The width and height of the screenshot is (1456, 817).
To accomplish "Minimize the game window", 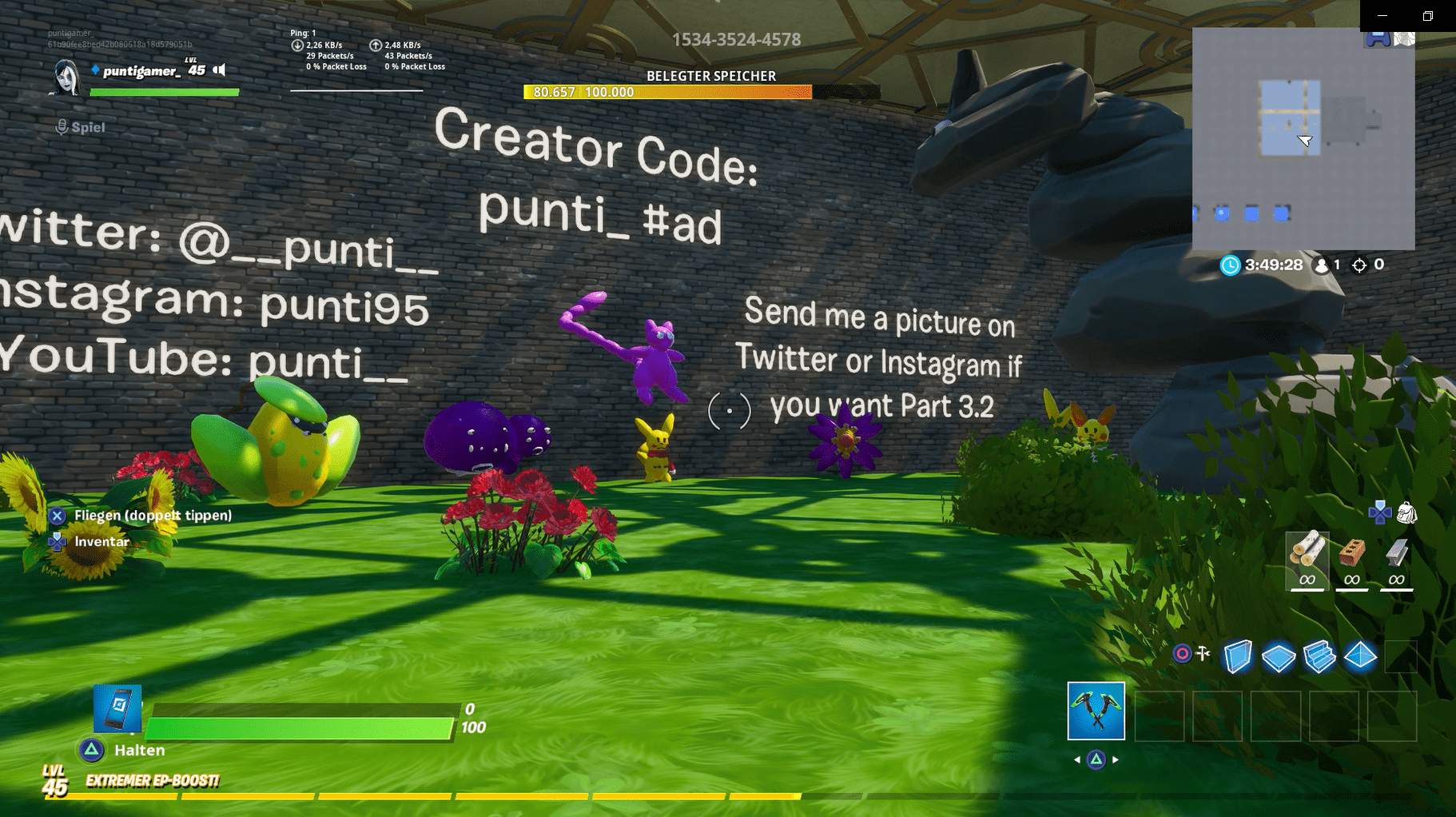I will 1382,15.
